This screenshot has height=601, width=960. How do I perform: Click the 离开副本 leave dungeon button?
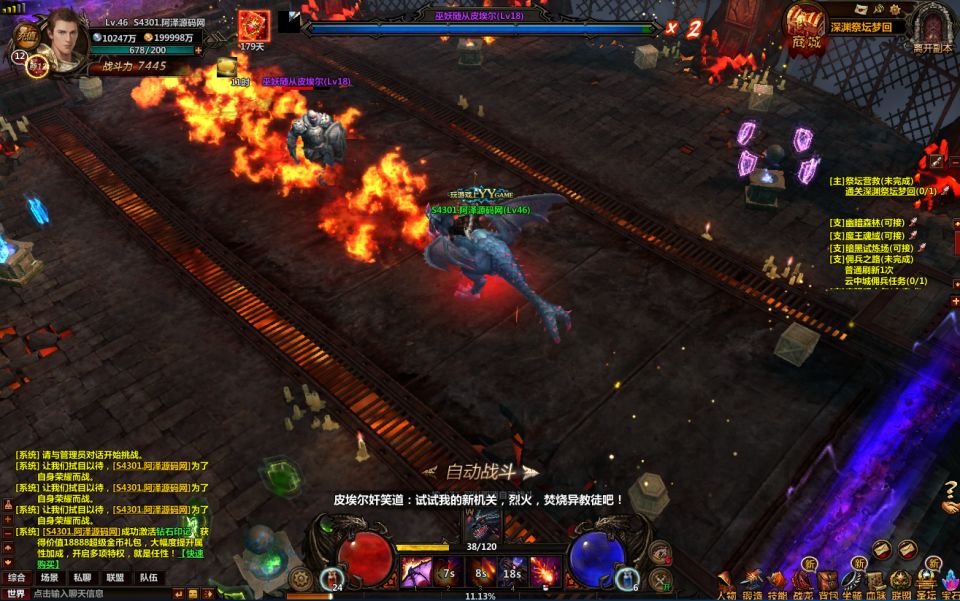click(x=931, y=27)
